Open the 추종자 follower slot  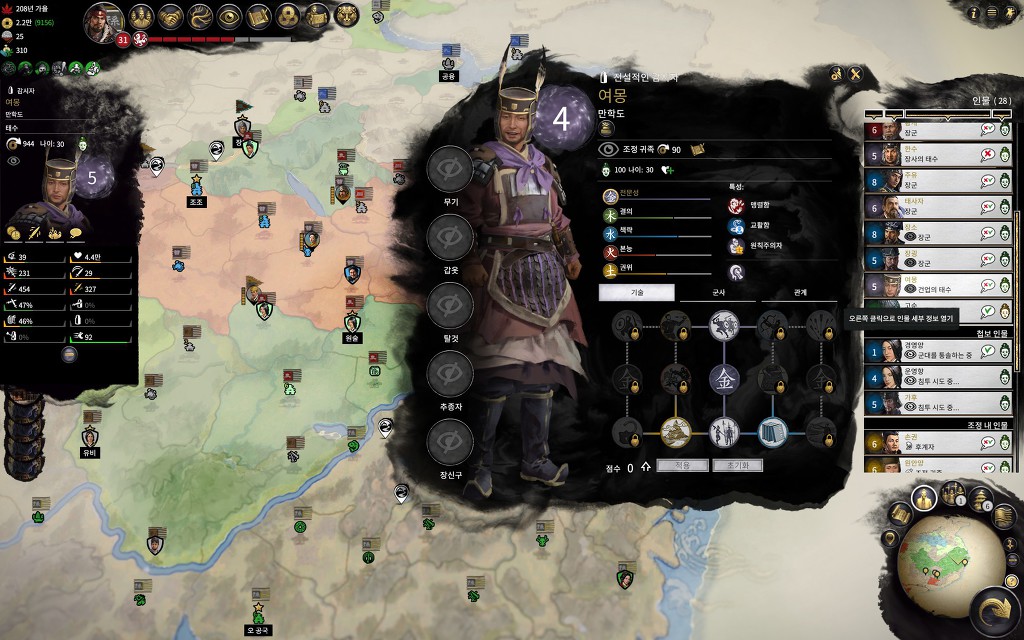tap(450, 375)
